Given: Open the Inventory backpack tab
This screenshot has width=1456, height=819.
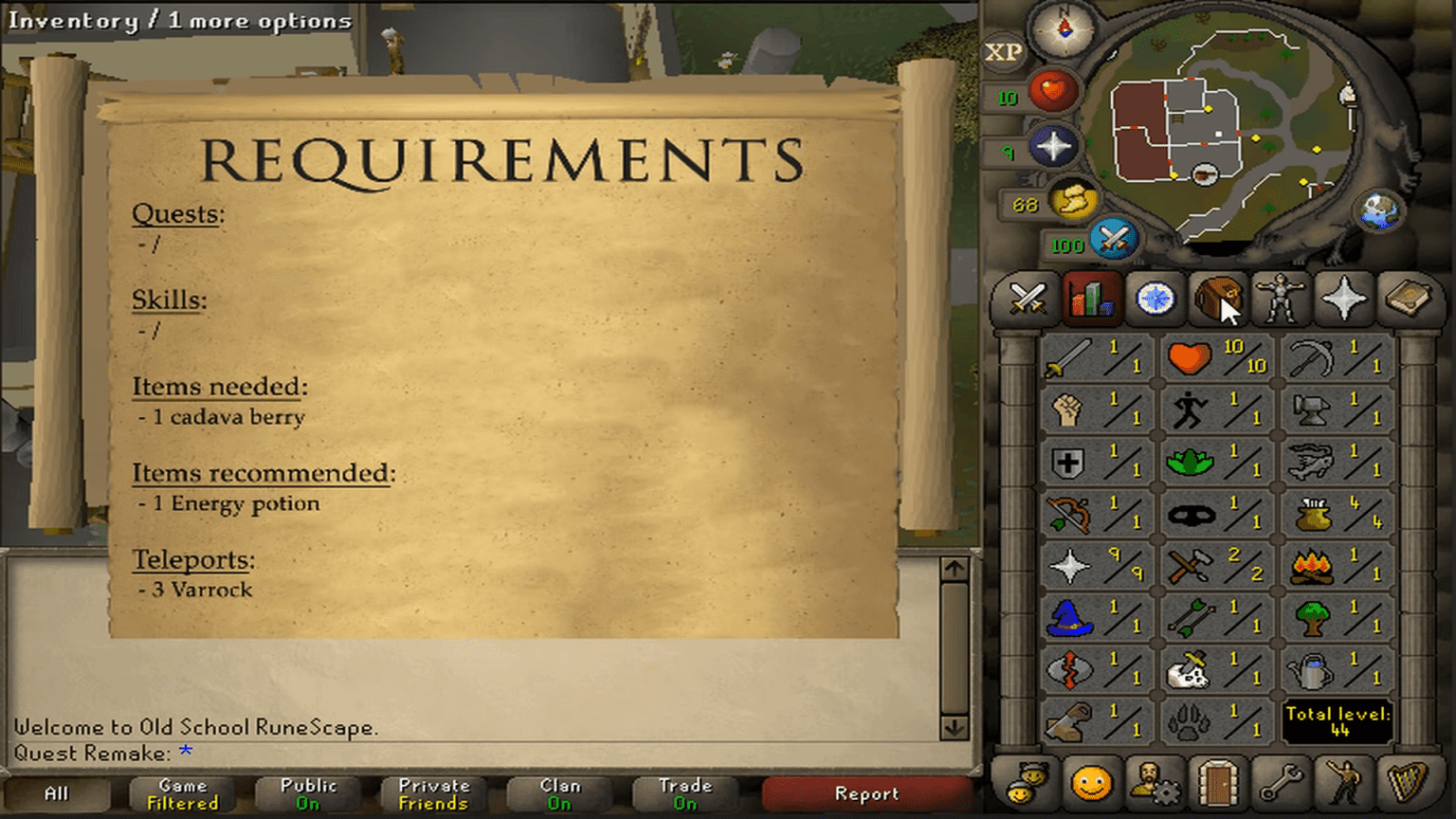Looking at the screenshot, I should (x=1218, y=299).
